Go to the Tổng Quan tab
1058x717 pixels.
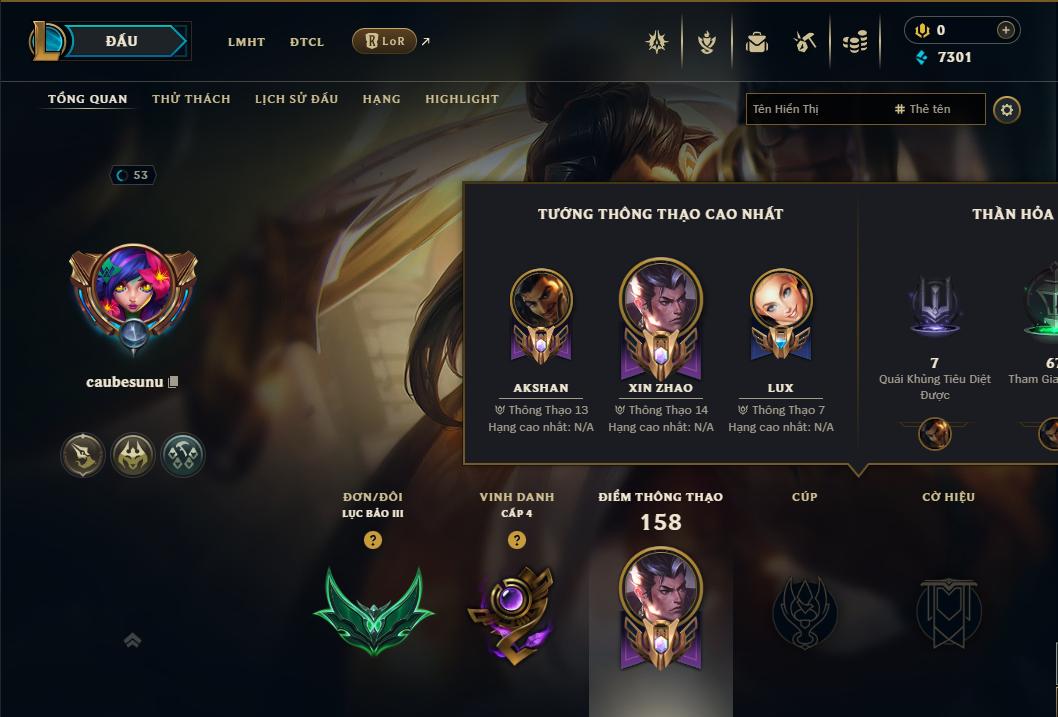click(x=87, y=99)
